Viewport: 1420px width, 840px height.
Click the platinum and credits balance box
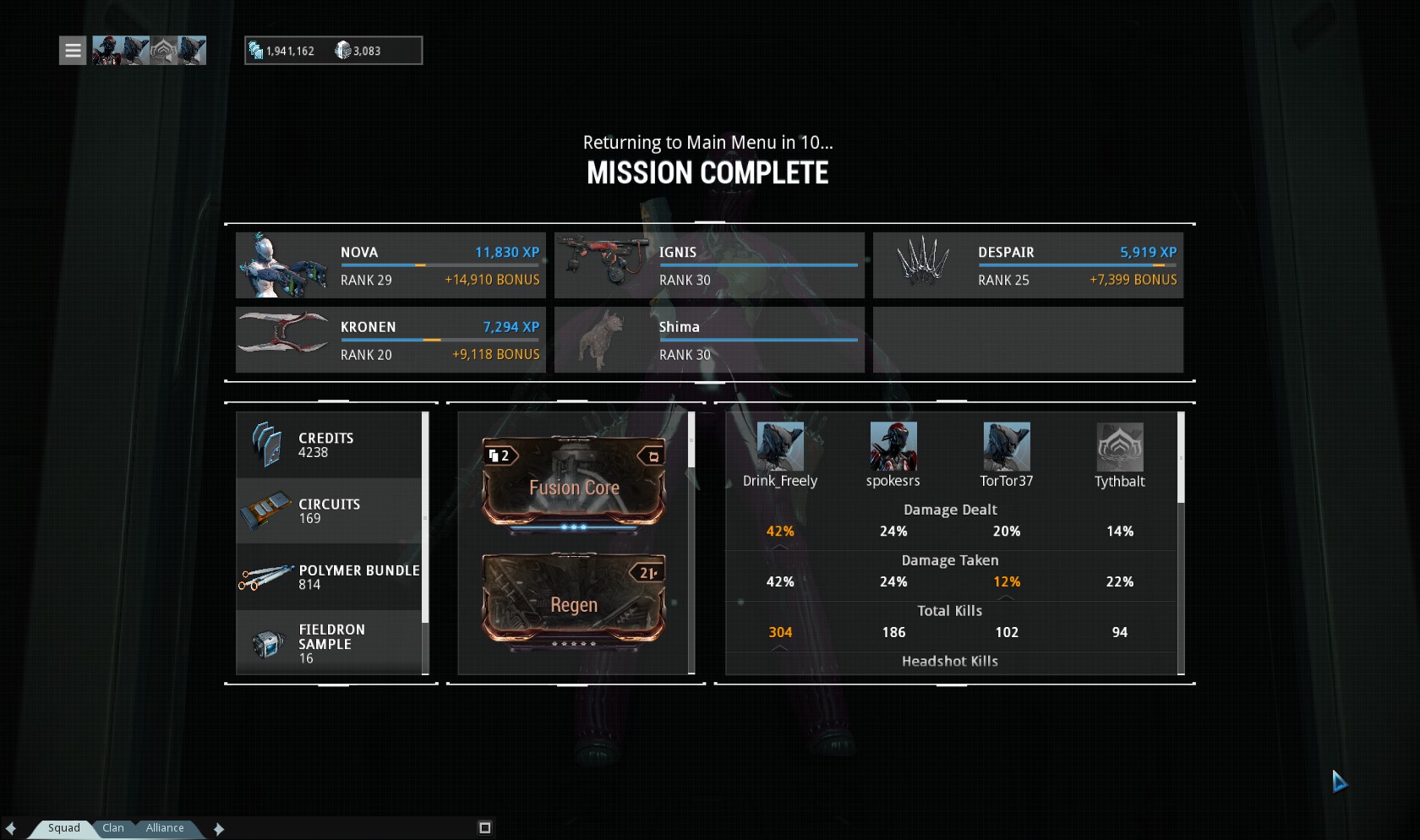pyautogui.click(x=333, y=51)
